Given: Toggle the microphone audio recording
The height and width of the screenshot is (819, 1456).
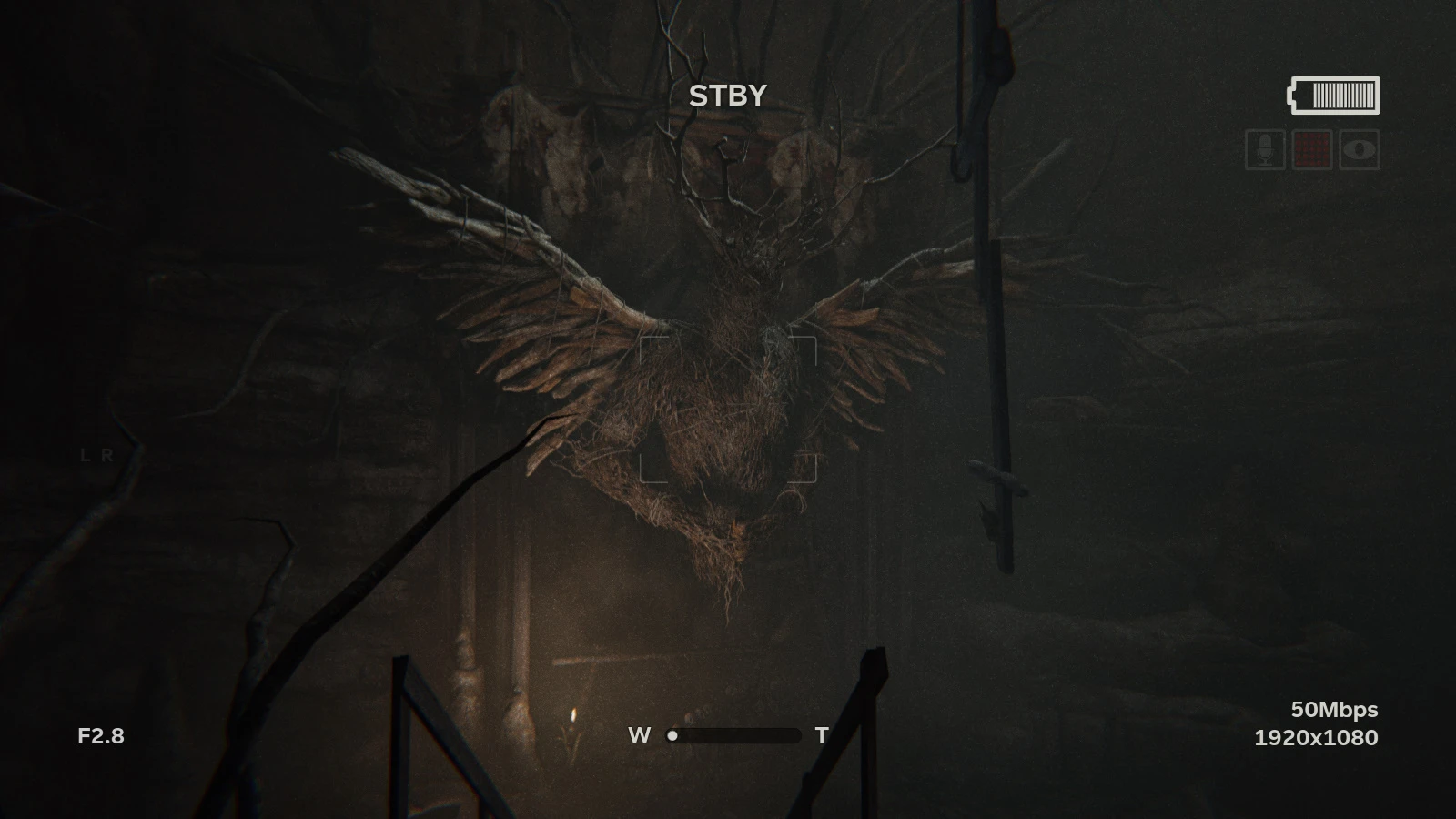Looking at the screenshot, I should pyautogui.click(x=1265, y=150).
